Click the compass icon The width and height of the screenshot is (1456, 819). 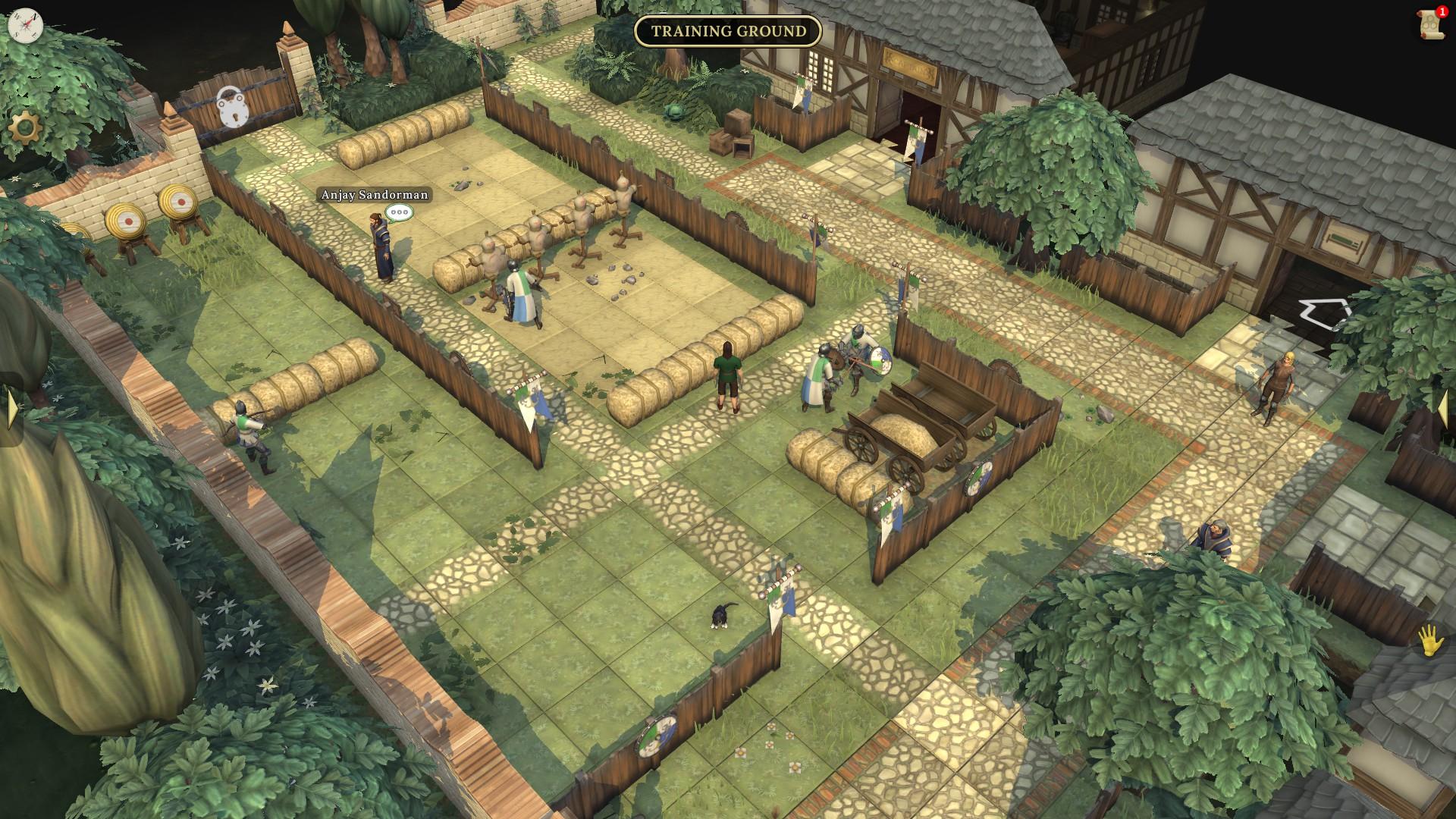(x=25, y=25)
